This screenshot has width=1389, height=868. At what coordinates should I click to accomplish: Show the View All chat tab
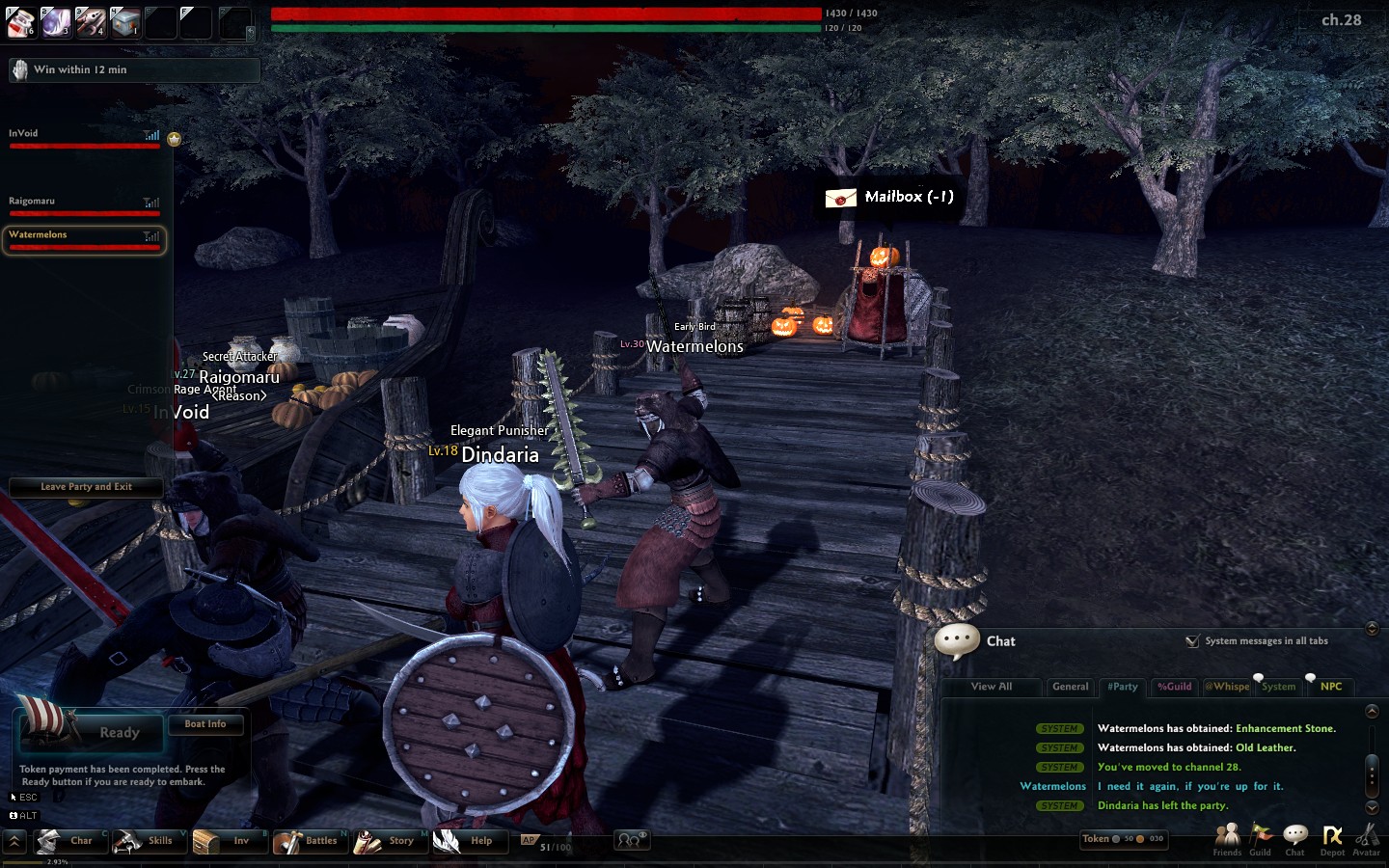click(x=992, y=687)
